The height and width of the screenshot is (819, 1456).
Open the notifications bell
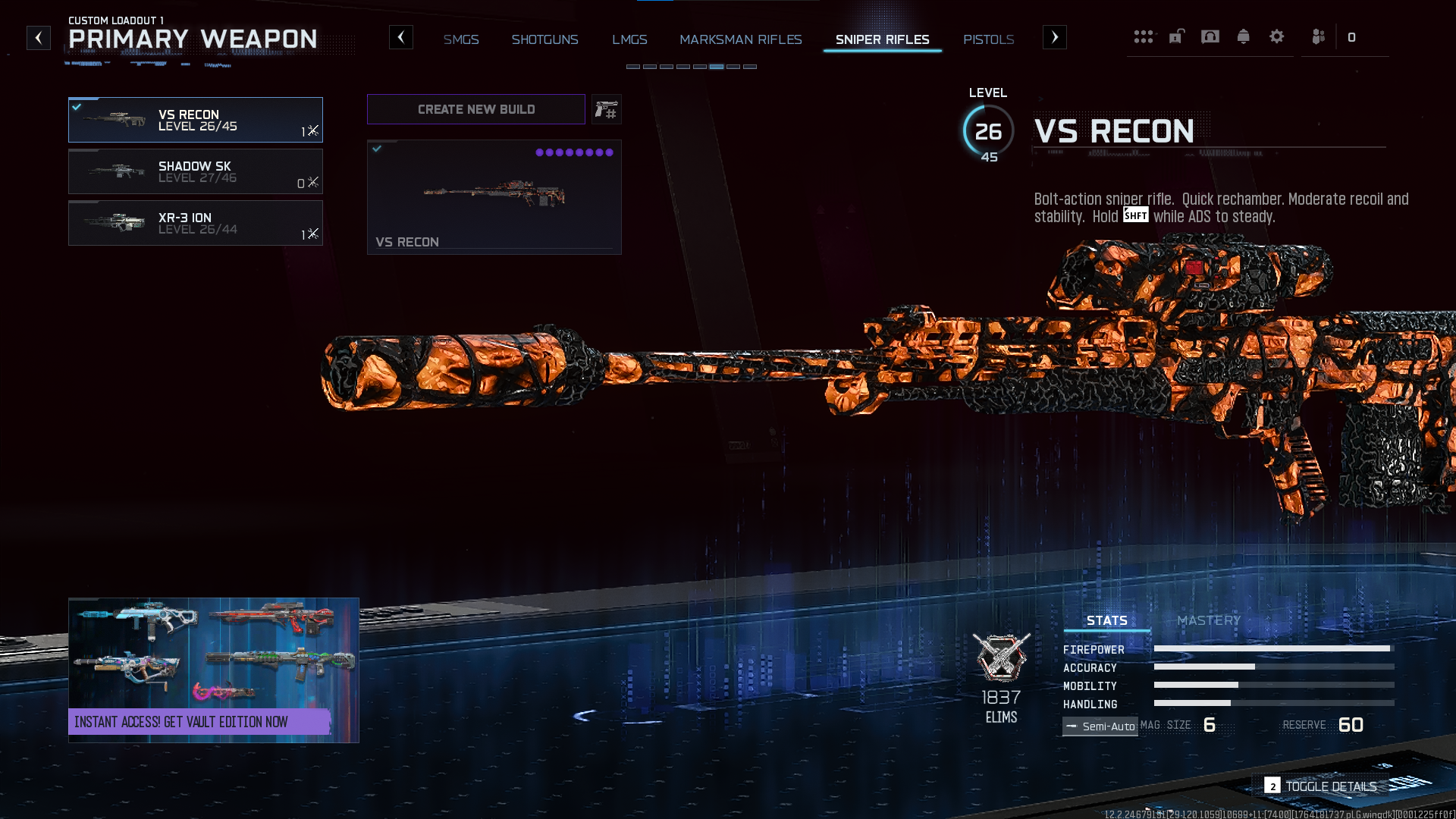click(1243, 36)
